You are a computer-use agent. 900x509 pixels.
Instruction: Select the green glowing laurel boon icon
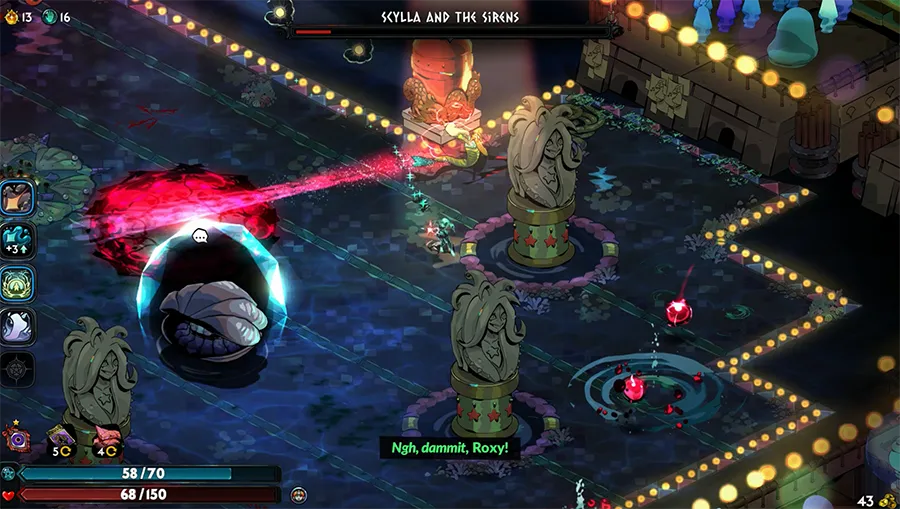point(18,283)
